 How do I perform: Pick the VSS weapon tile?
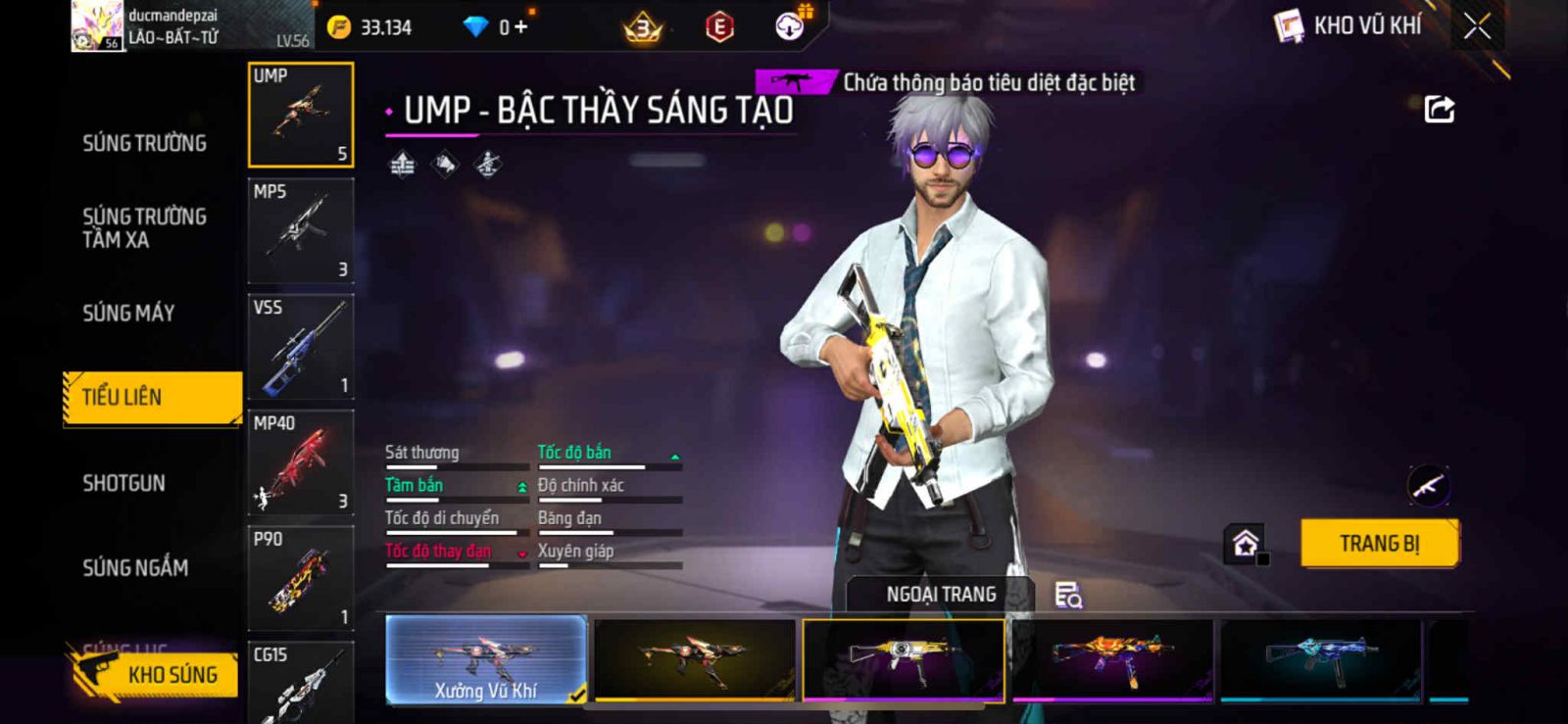pos(301,347)
